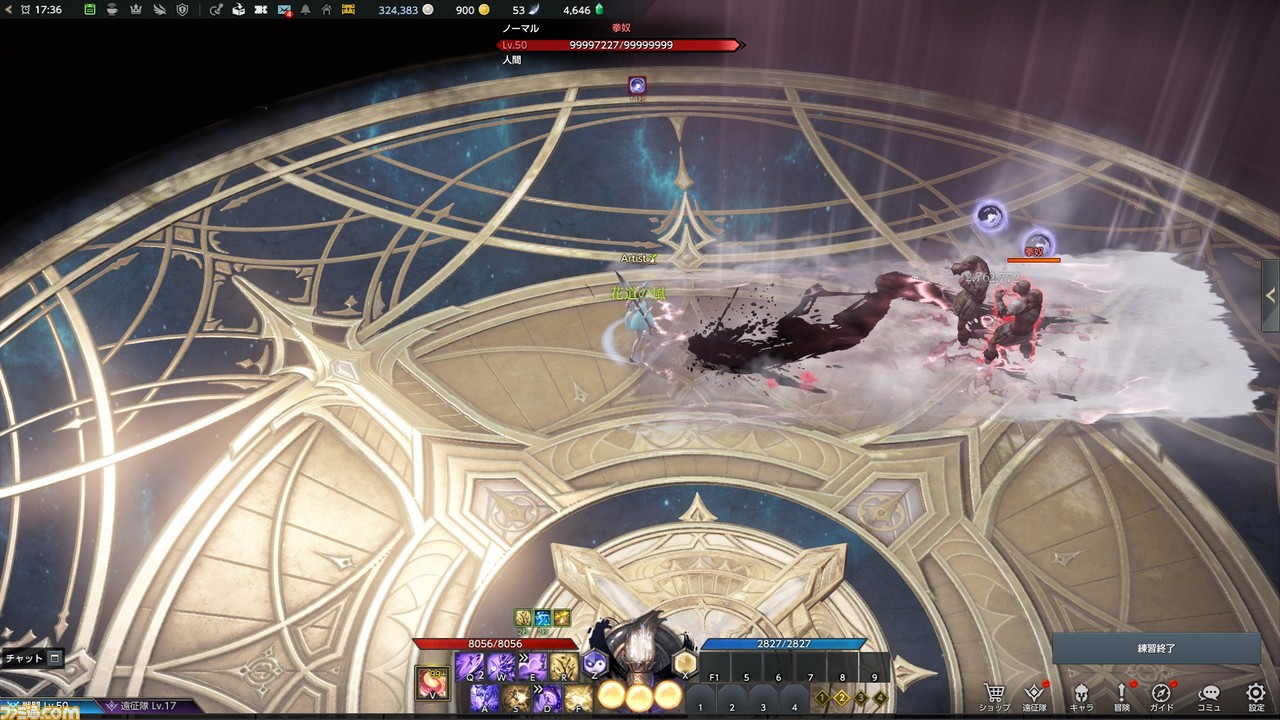Toggle the チャット chat window
Viewport: 1280px width, 720px height.
pos(33,658)
